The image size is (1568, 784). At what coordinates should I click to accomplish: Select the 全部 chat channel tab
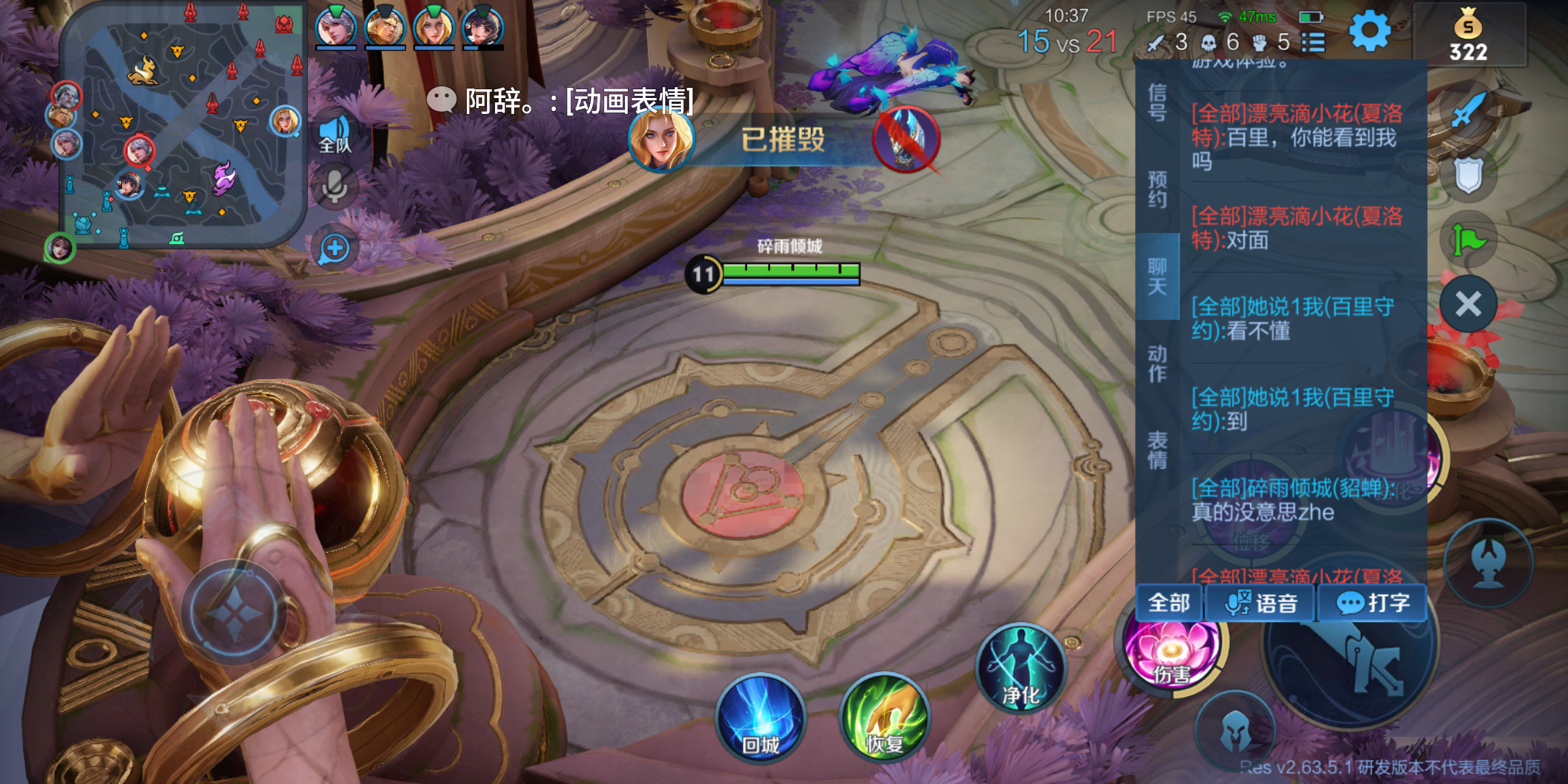(1169, 603)
